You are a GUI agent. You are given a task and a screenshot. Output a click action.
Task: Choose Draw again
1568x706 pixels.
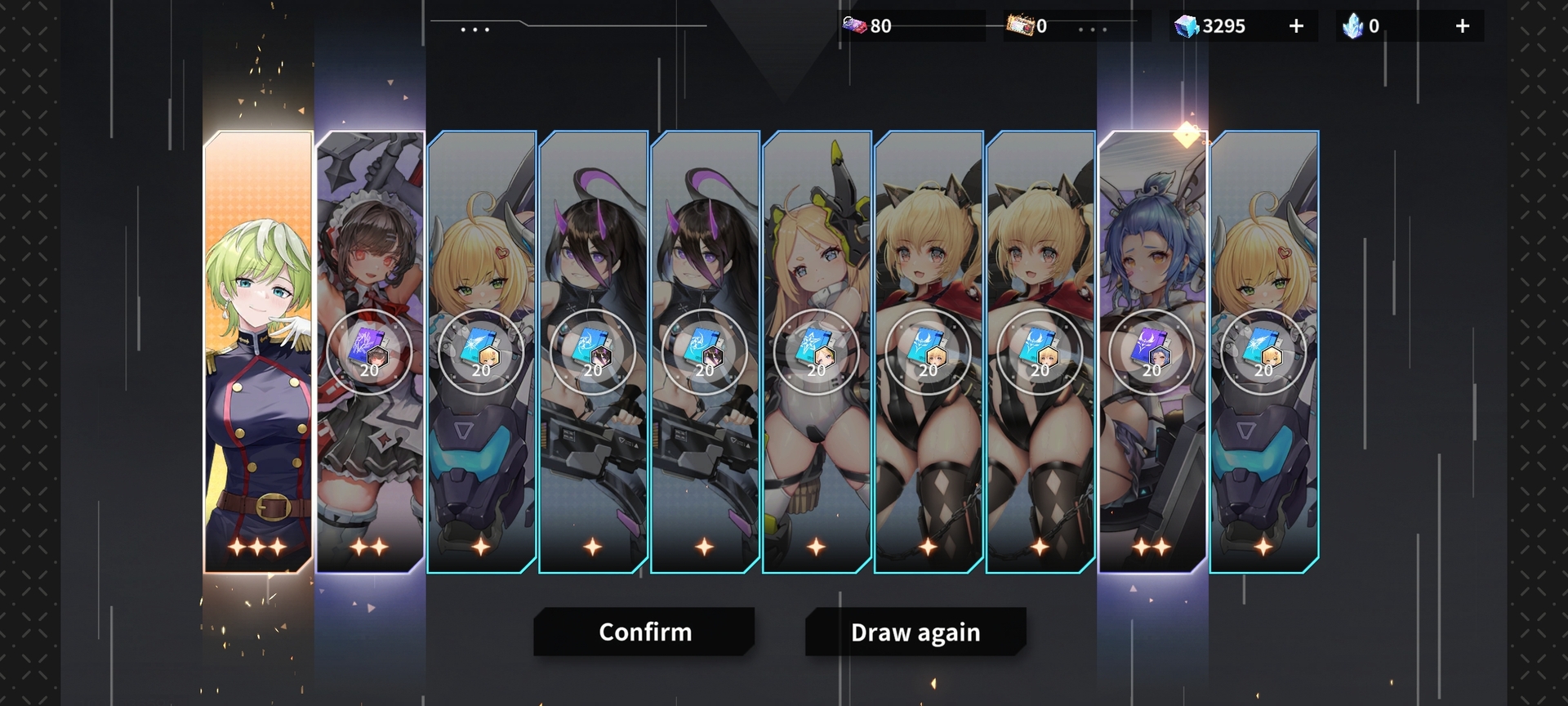[x=915, y=632]
